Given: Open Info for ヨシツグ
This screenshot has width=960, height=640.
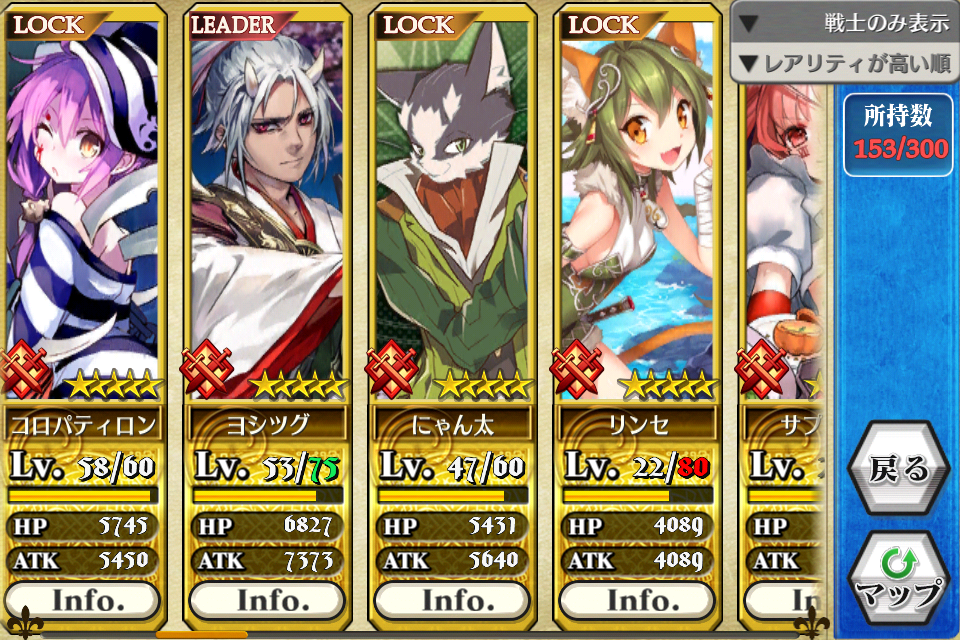Looking at the screenshot, I should pyautogui.click(x=267, y=600).
